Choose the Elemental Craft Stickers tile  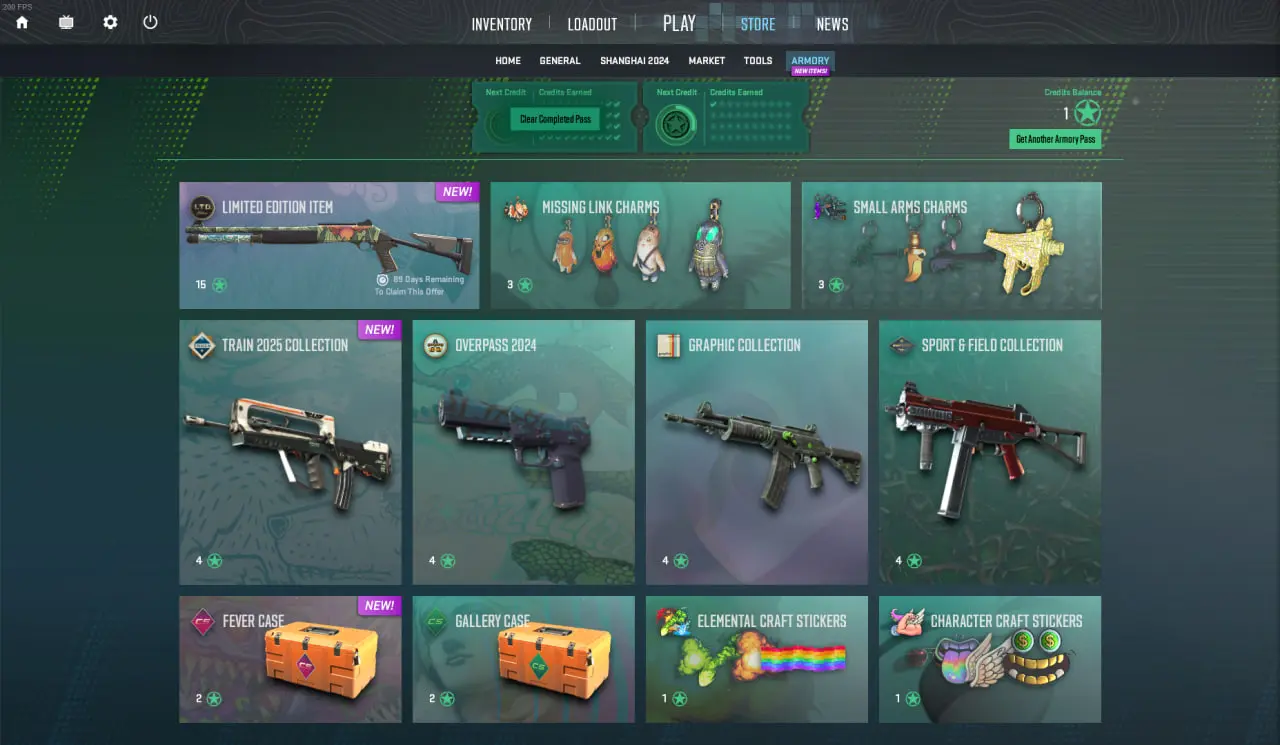point(756,659)
